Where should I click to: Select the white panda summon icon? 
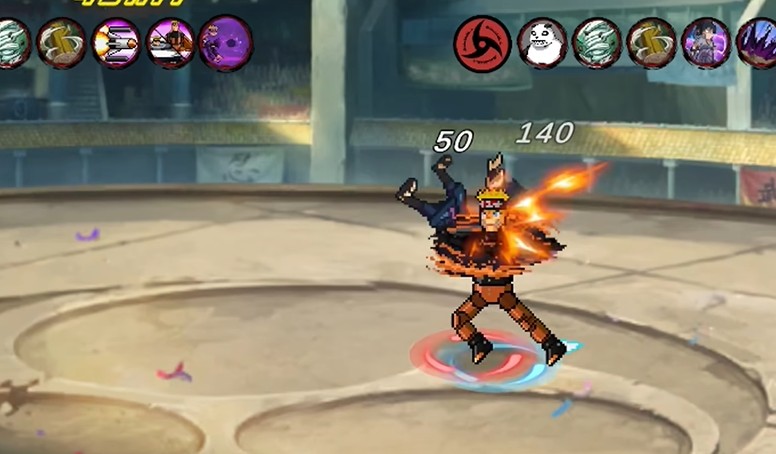(x=542, y=44)
